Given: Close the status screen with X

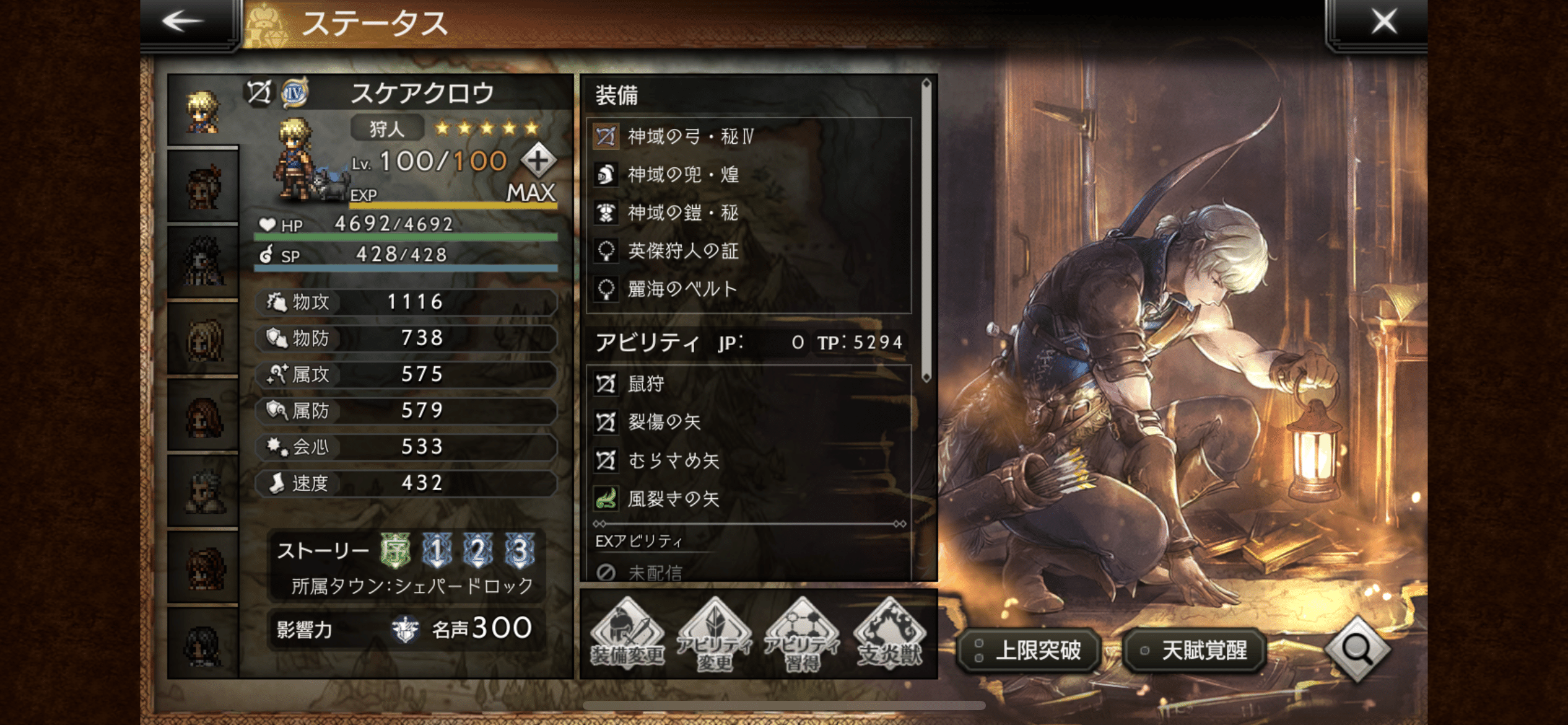Looking at the screenshot, I should 1383,22.
